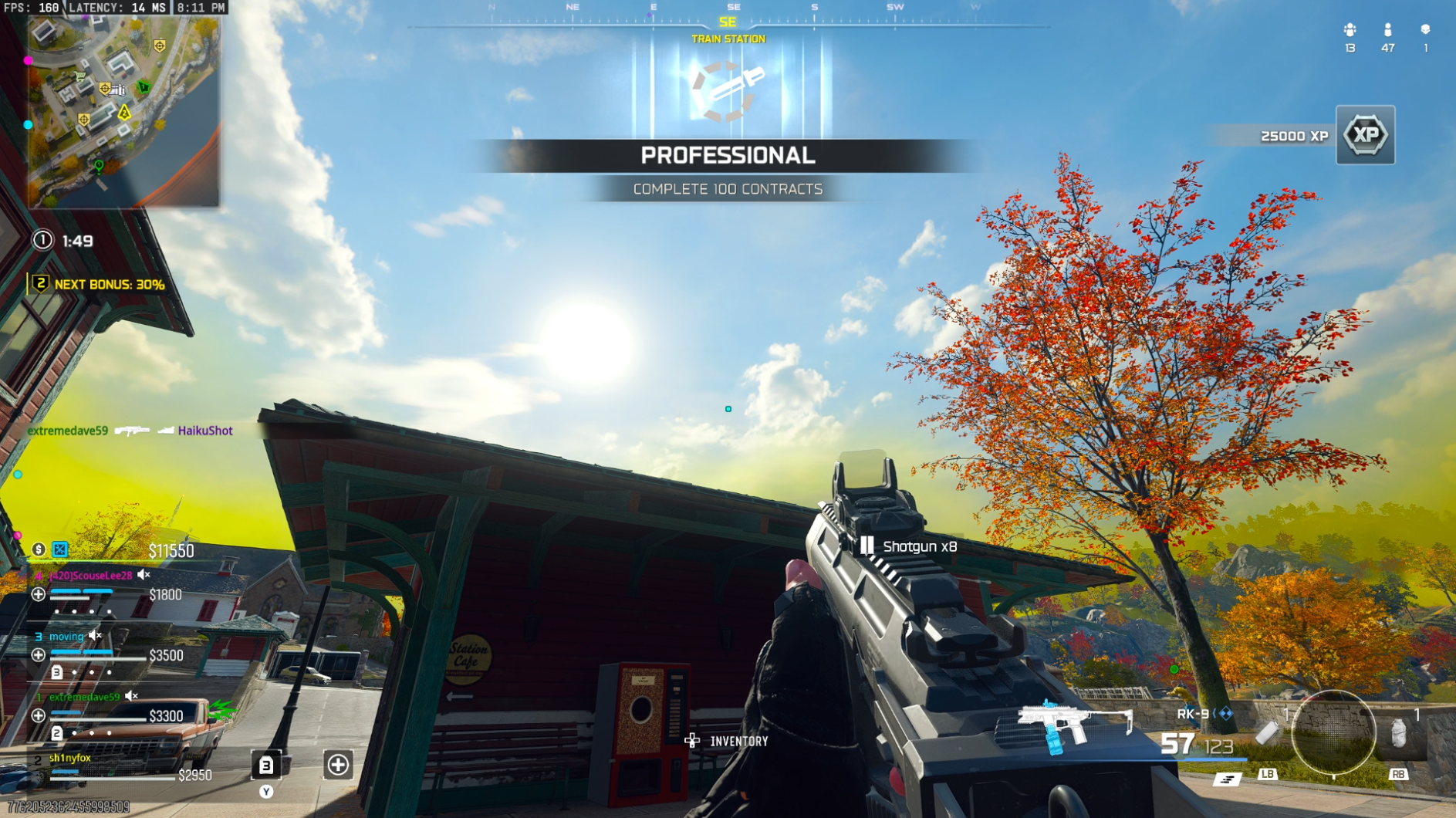Click the players alive person icon
Screen dimensions: 1456x818
(x=1388, y=31)
